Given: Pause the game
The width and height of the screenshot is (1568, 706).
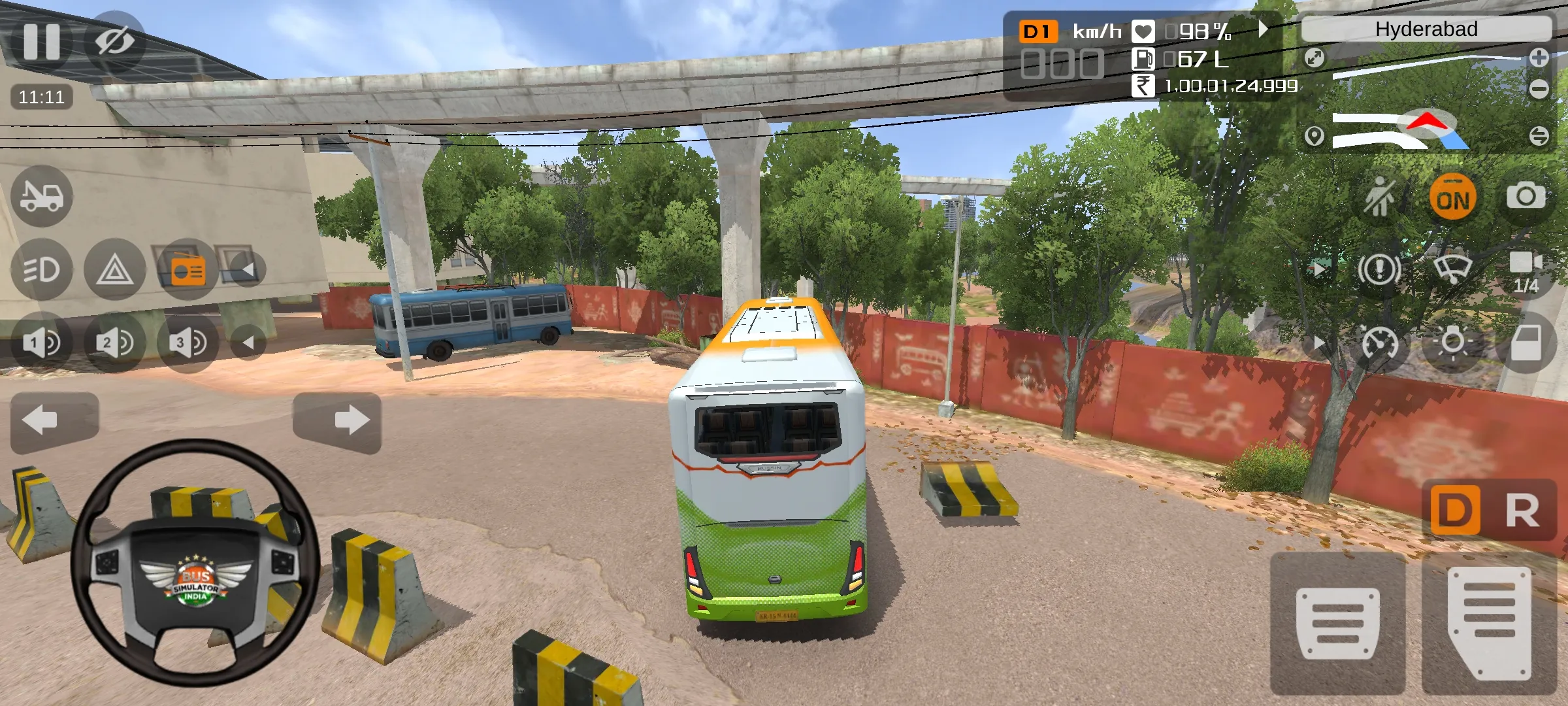Looking at the screenshot, I should (41, 41).
